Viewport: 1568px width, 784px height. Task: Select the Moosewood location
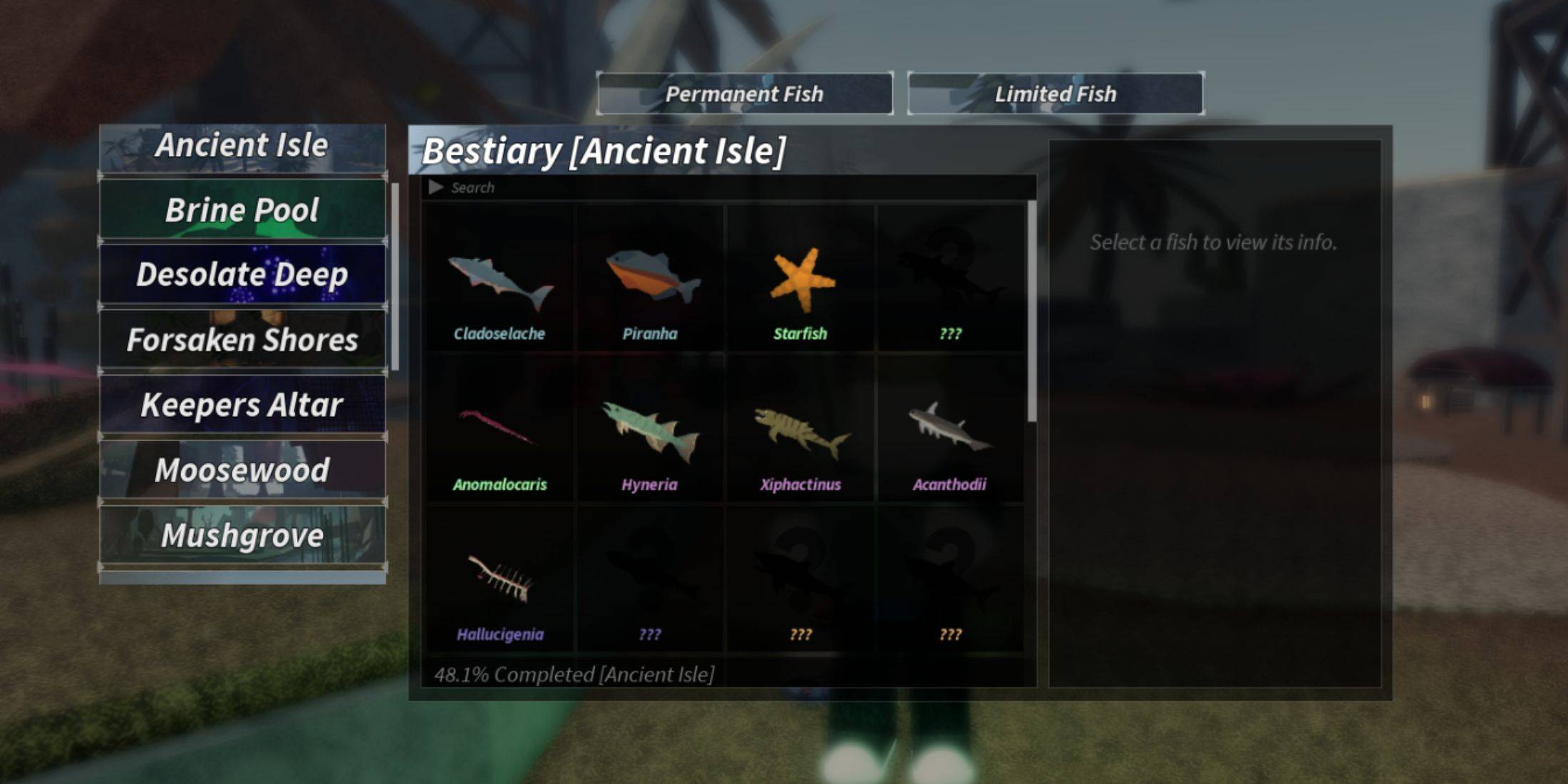[242, 469]
